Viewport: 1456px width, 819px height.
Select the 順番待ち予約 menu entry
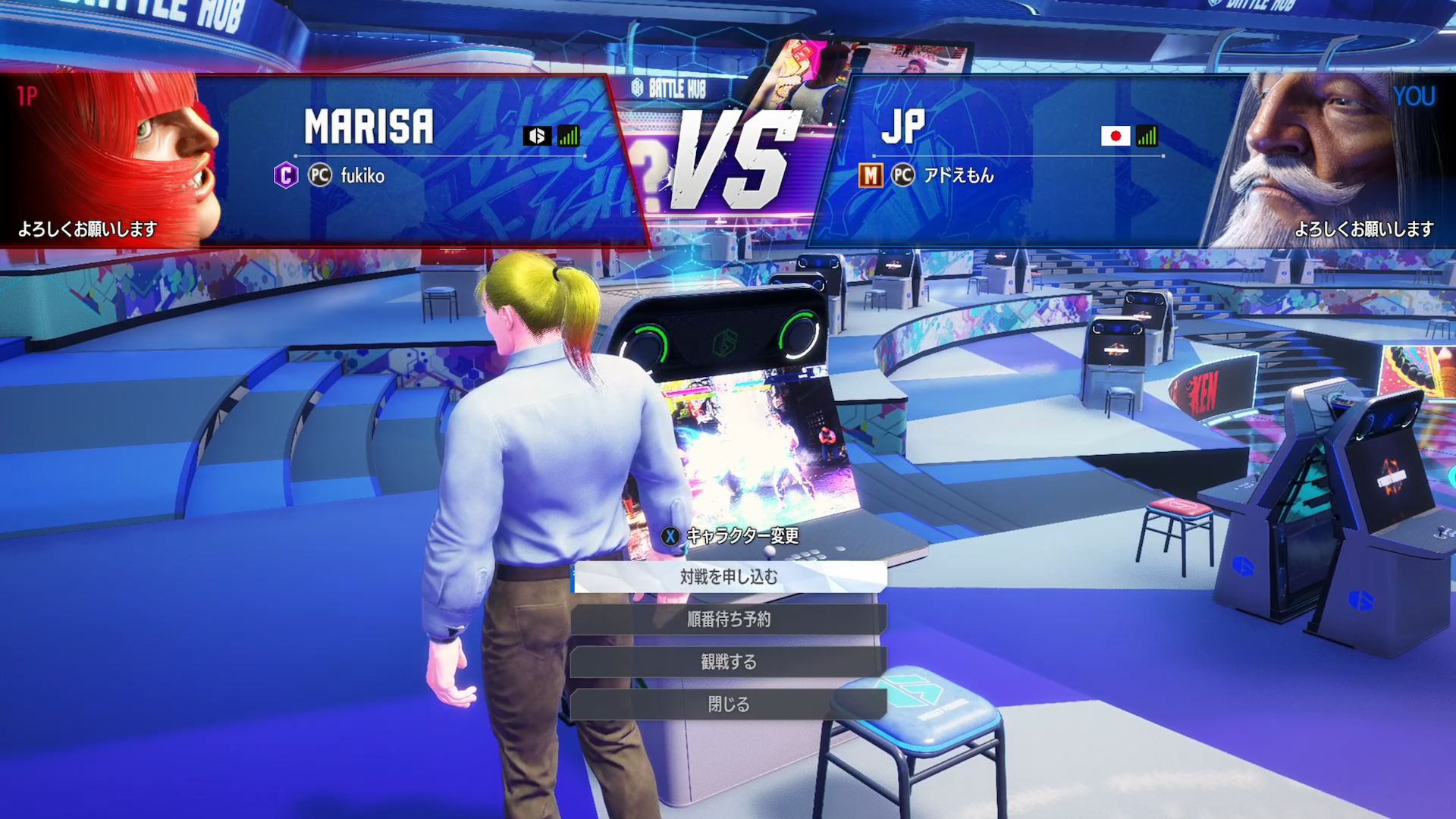728,618
